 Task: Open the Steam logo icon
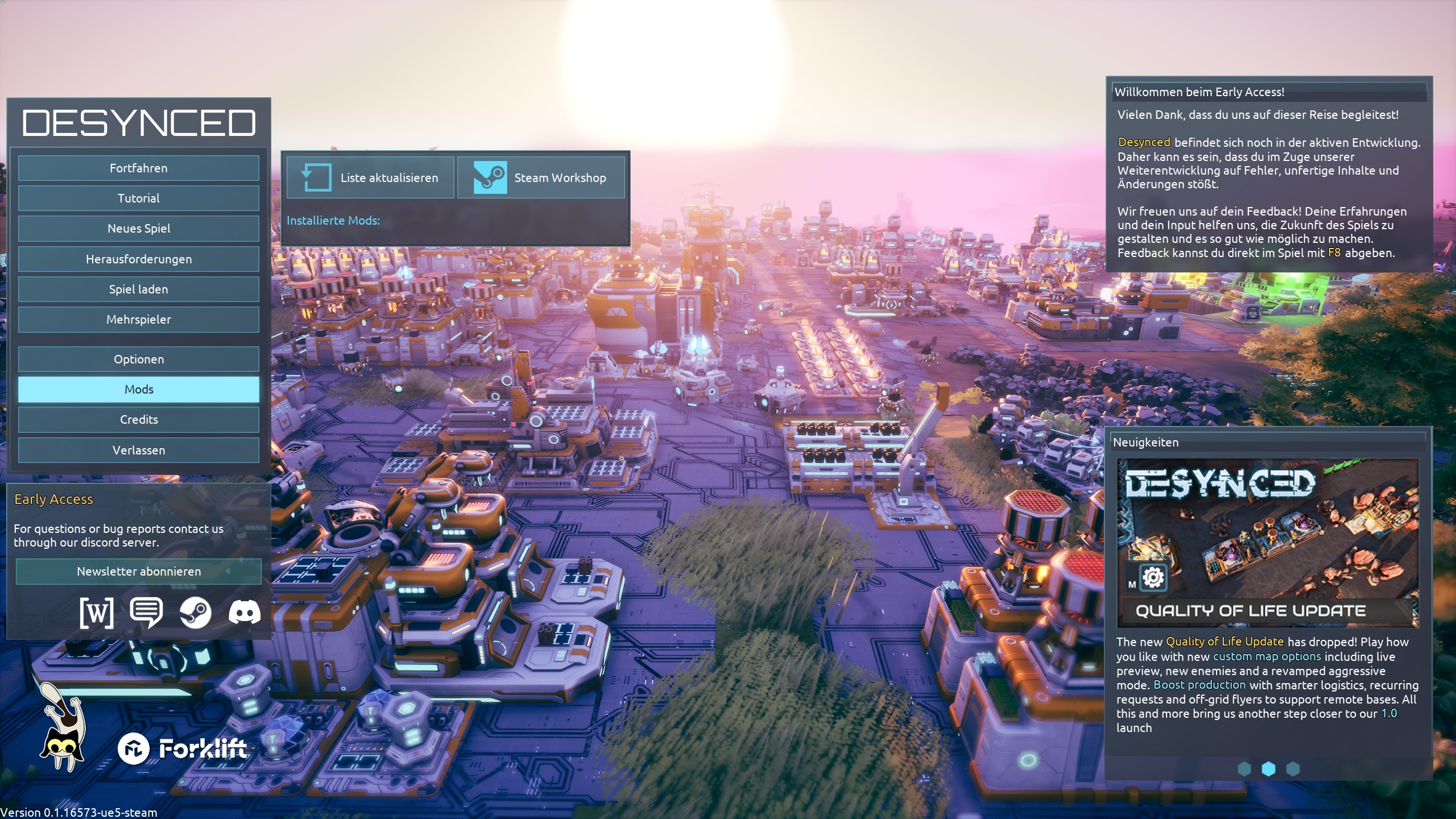pos(196,613)
